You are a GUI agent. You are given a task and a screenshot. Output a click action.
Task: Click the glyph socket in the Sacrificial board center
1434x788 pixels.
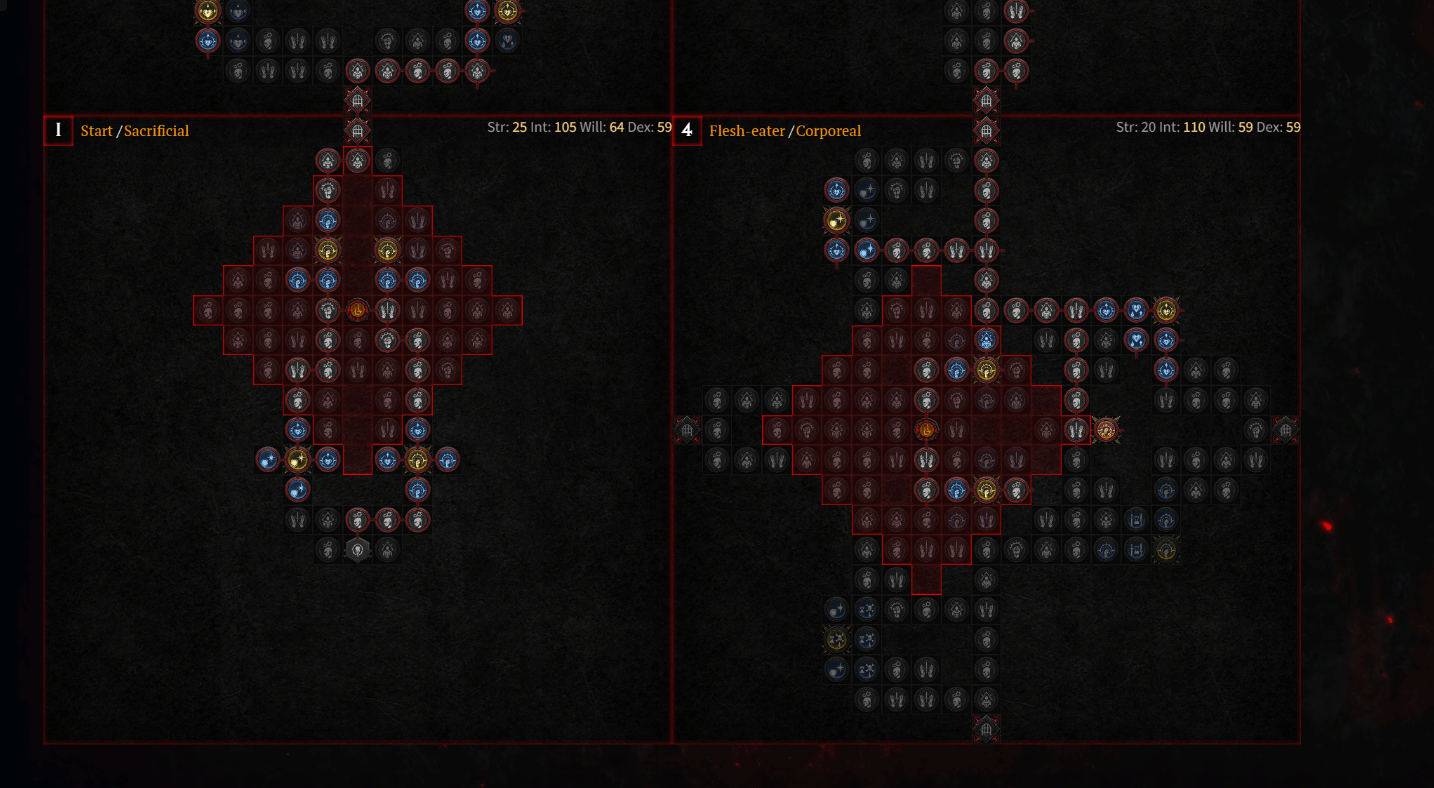tap(357, 311)
